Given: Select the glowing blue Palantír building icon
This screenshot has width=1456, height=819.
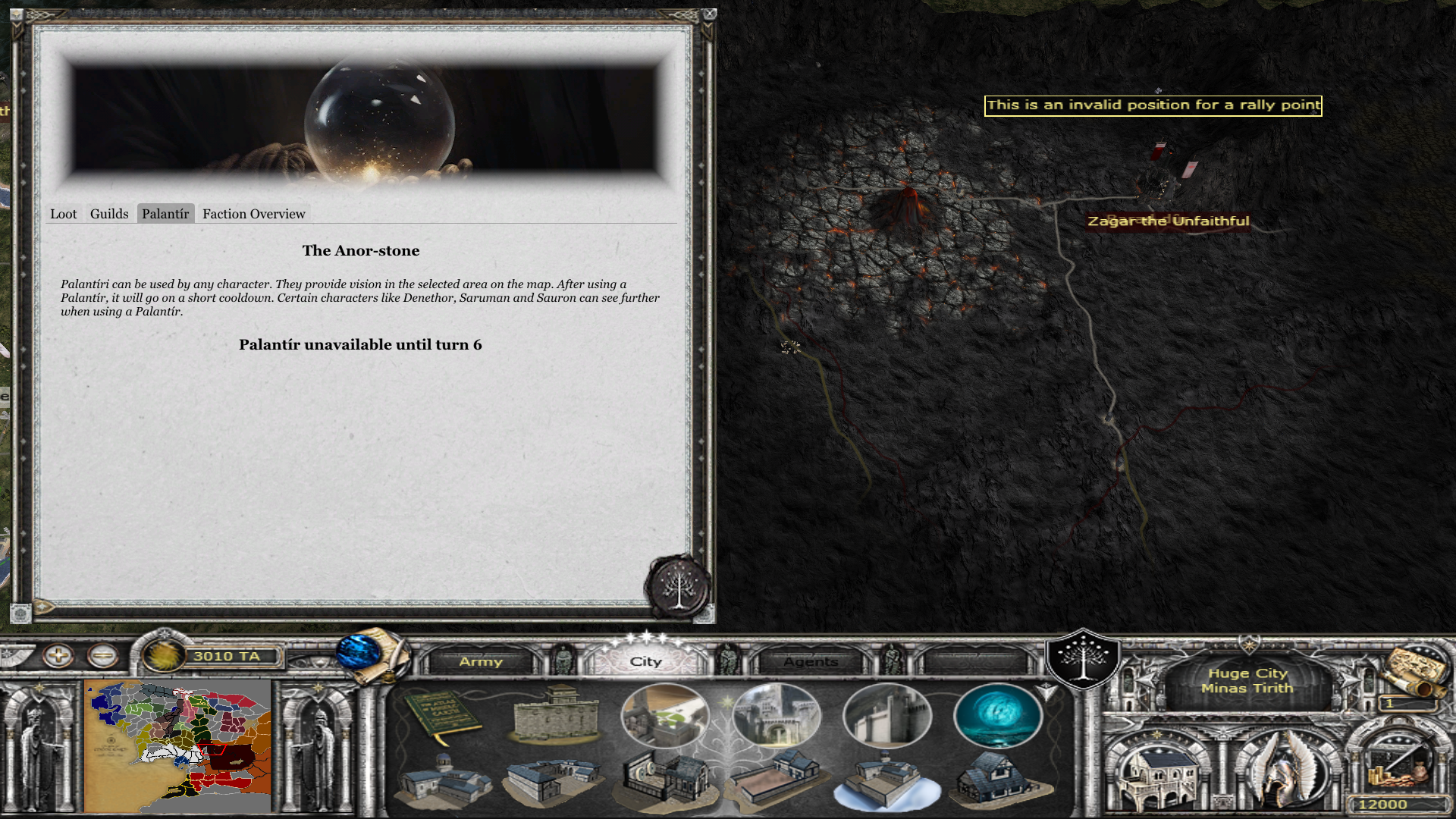Looking at the screenshot, I should point(998,715).
